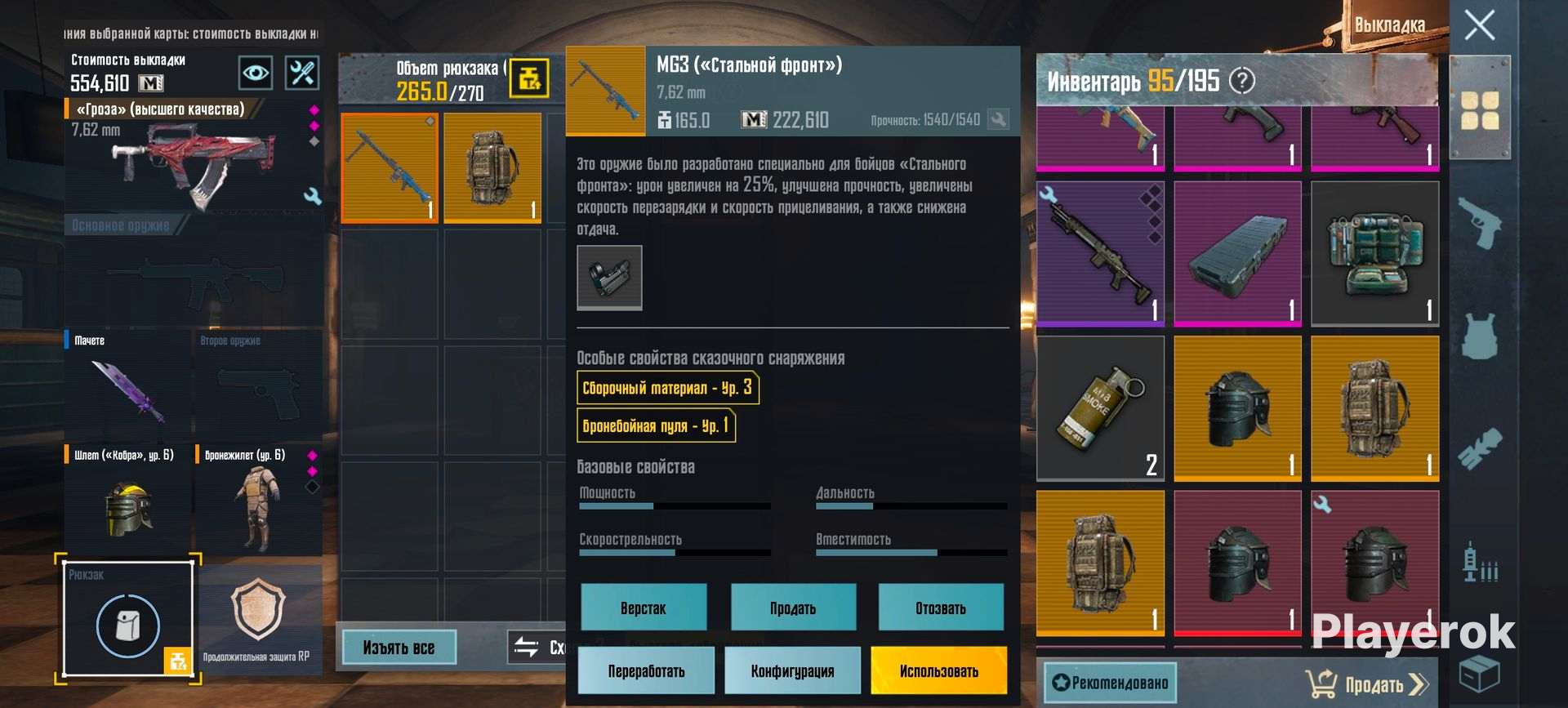Select the smoke grenade inventory slot
Image resolution: width=1568 pixels, height=708 pixels.
[x=1100, y=407]
